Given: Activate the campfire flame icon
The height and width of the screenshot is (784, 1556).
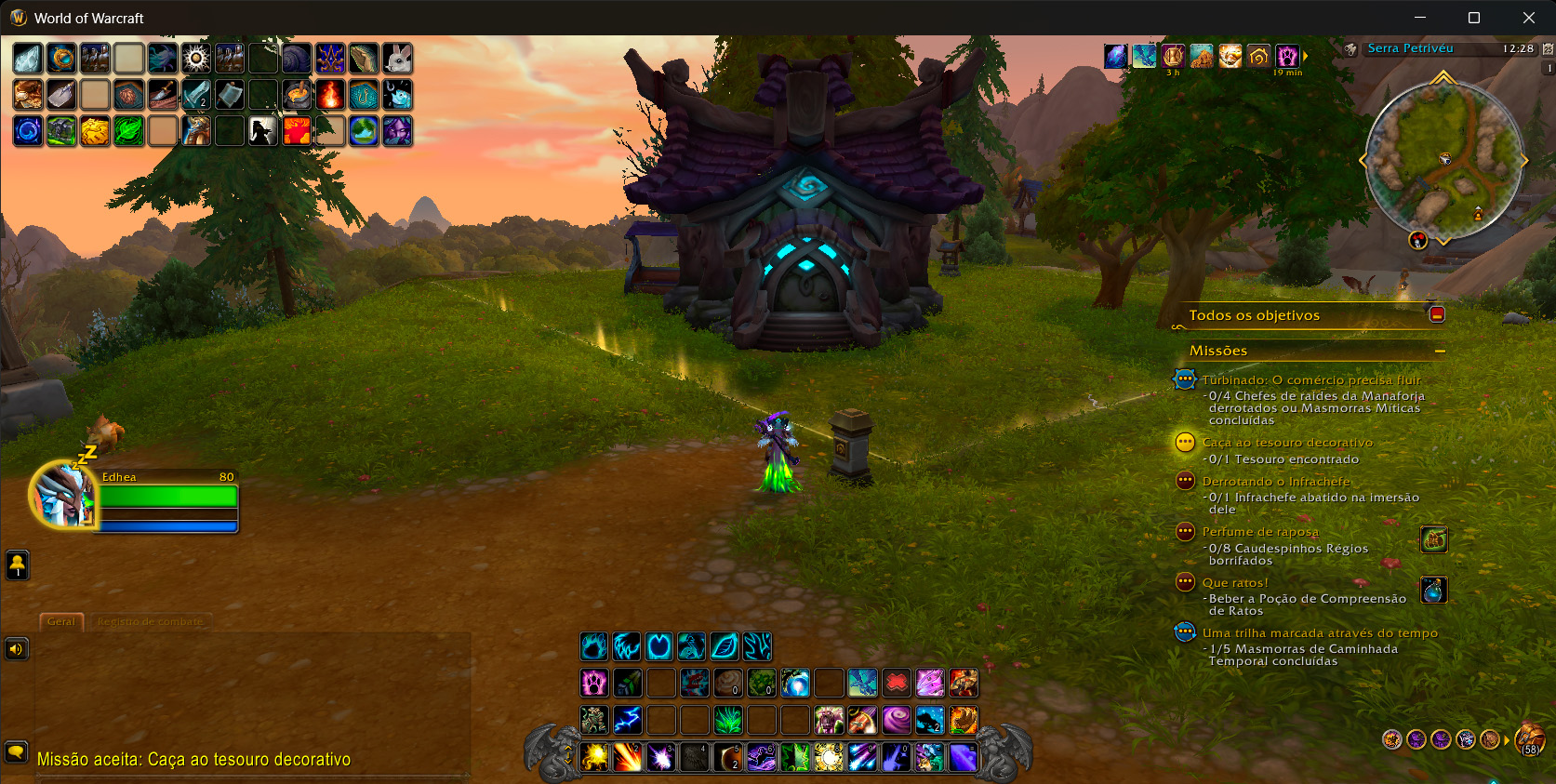Looking at the screenshot, I should click(x=330, y=95).
